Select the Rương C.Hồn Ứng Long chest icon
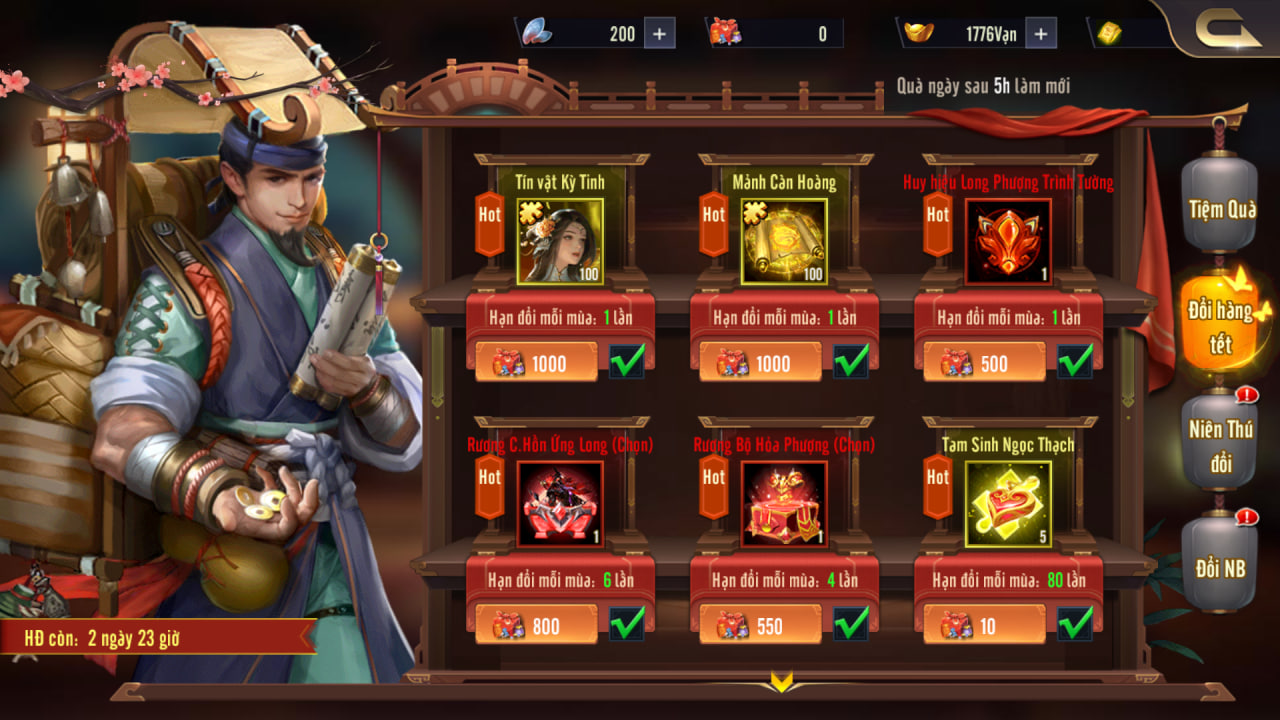Screen dimensions: 1280x720 (560, 503)
